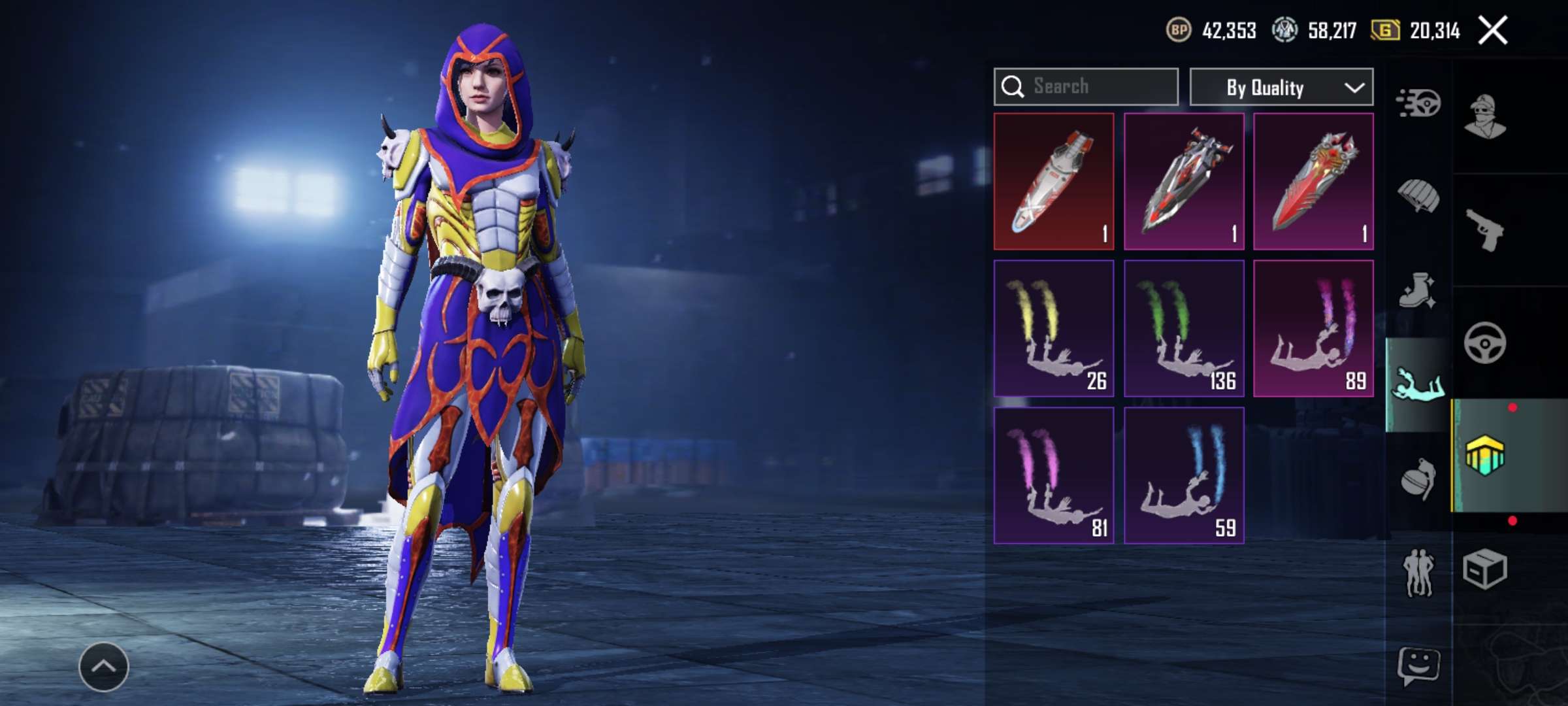Open the By Quality sort dropdown
This screenshot has width=1568, height=706.
pyautogui.click(x=1281, y=87)
